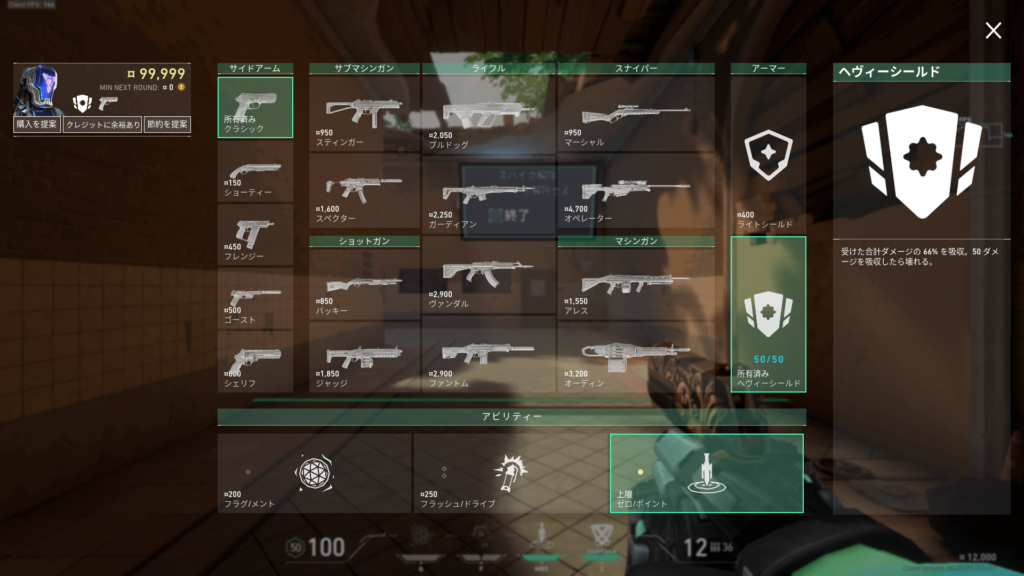Image resolution: width=1024 pixels, height=576 pixels.
Task: Choose the Light Shield (ライトシールド) armor
Action: [768, 155]
